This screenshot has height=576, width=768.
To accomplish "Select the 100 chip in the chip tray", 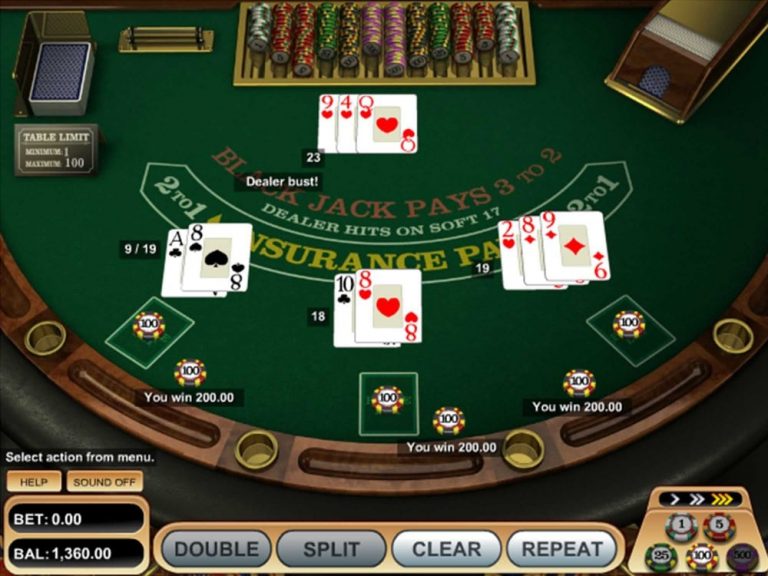I will click(x=701, y=556).
